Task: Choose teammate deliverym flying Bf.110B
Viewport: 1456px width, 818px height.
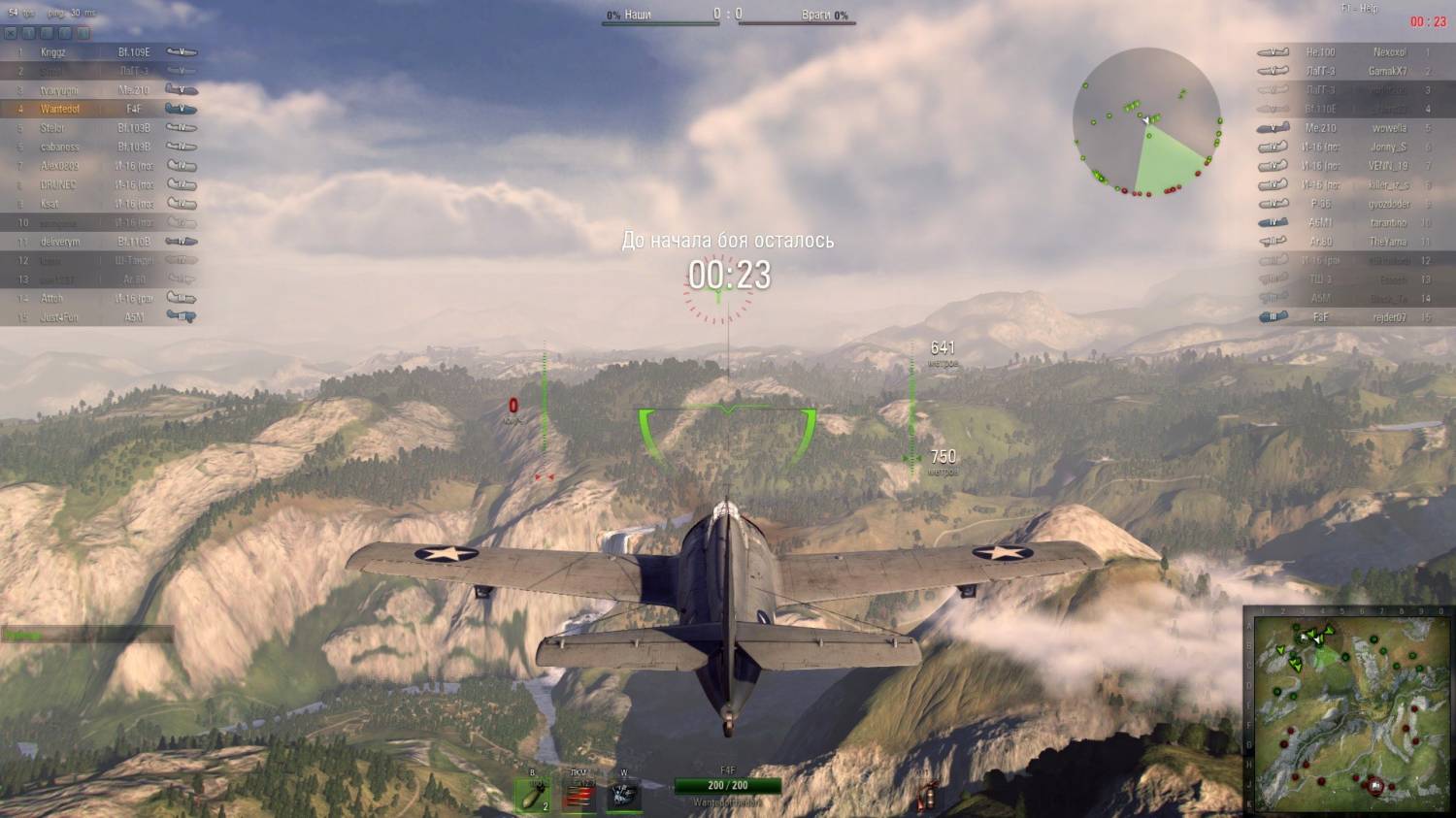Action: pyautogui.click(x=97, y=242)
